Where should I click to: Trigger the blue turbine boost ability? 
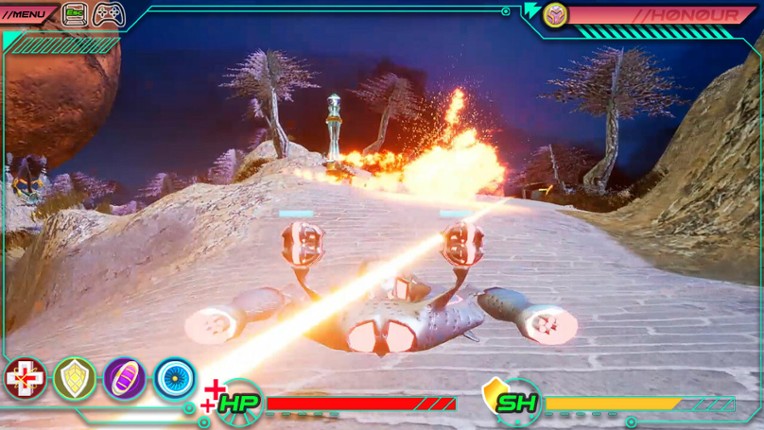point(174,379)
